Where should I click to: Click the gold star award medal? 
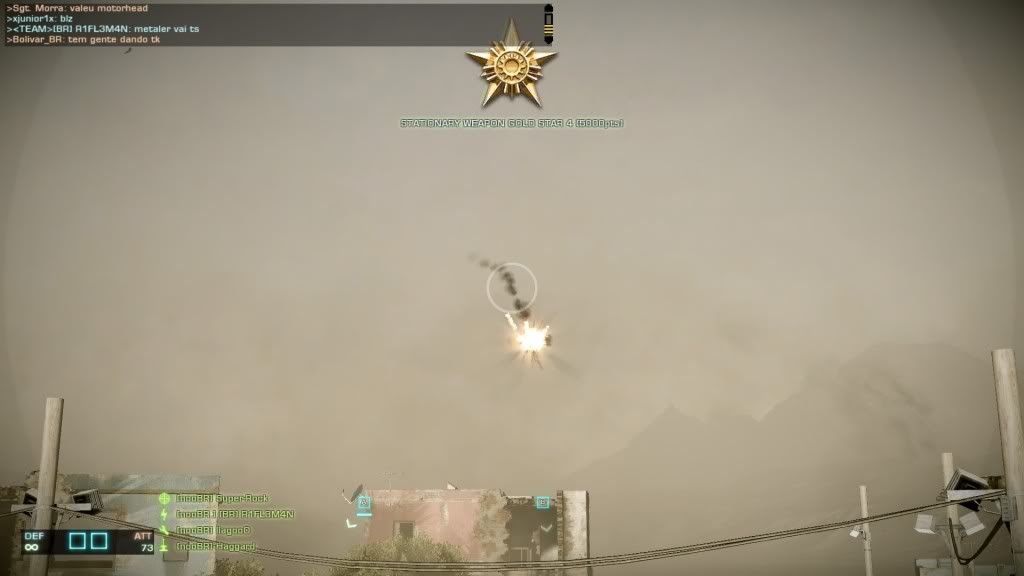(x=511, y=64)
